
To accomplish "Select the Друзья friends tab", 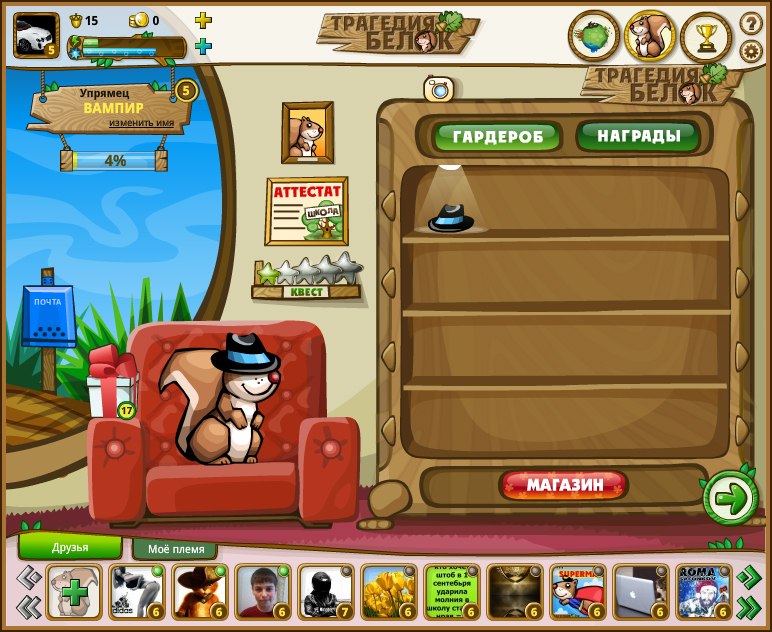I will pos(70,547).
